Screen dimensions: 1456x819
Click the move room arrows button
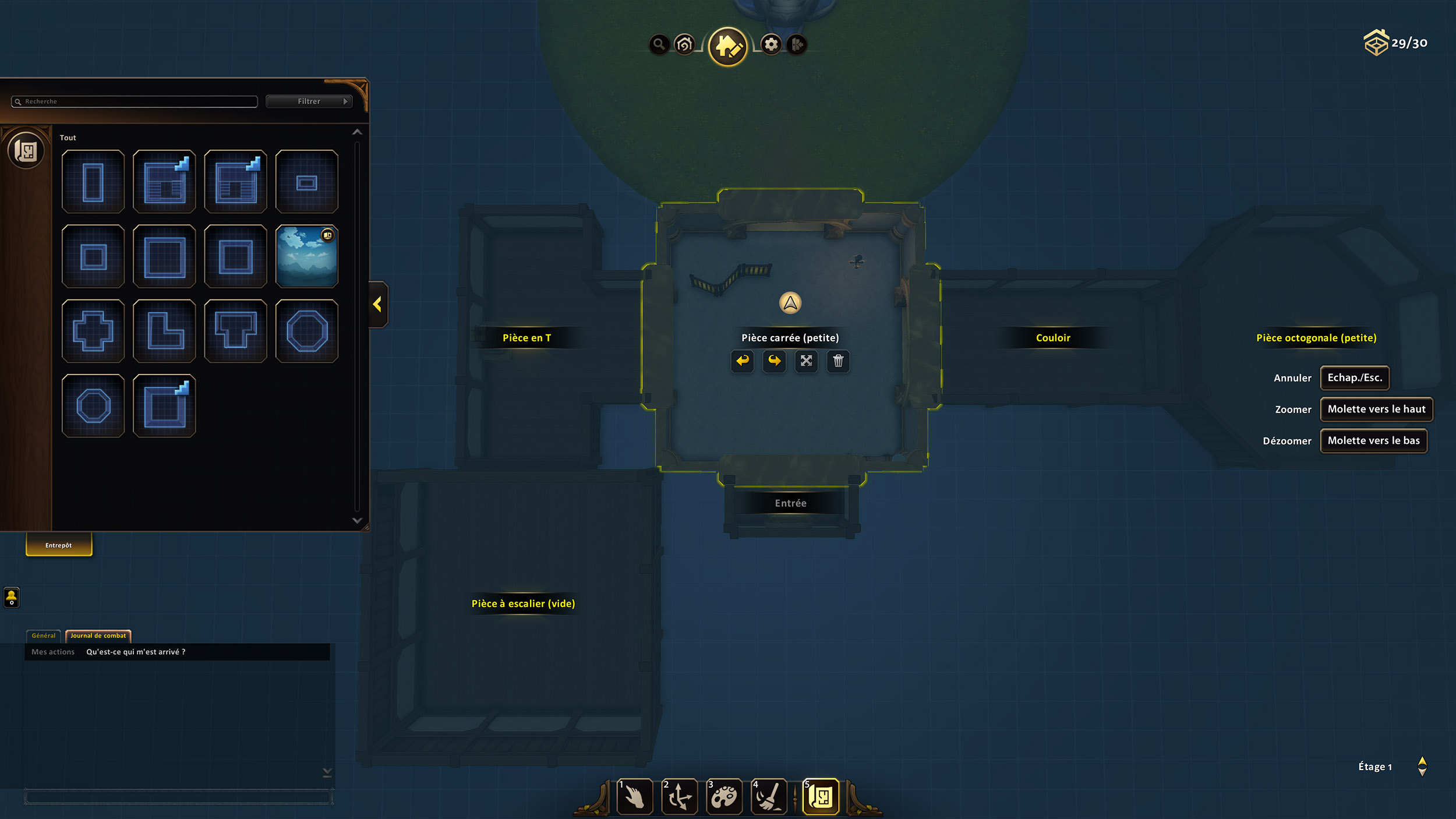click(806, 361)
